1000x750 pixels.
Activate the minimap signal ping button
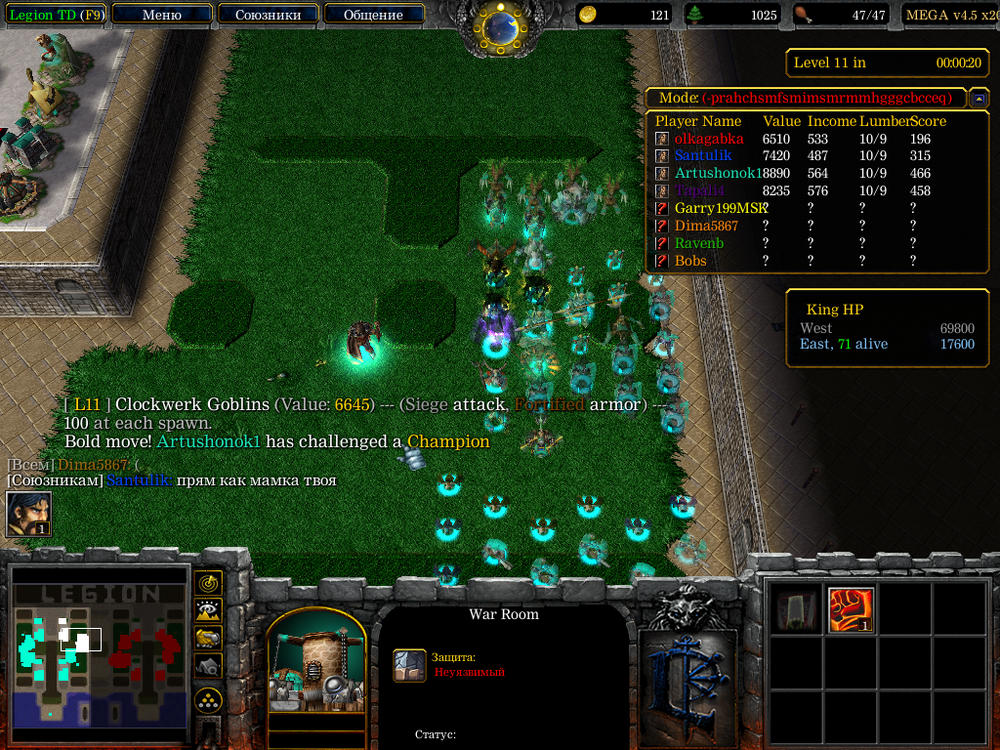pyautogui.click(x=208, y=583)
